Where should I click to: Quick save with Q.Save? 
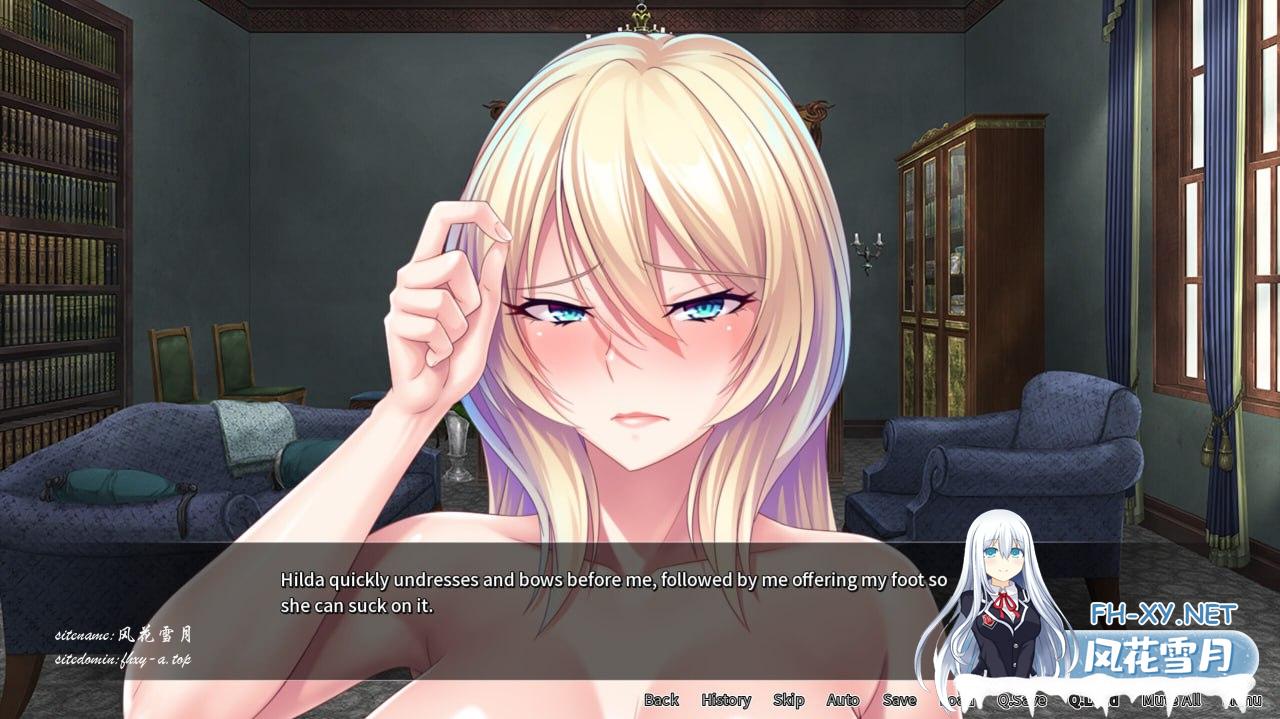(1022, 700)
